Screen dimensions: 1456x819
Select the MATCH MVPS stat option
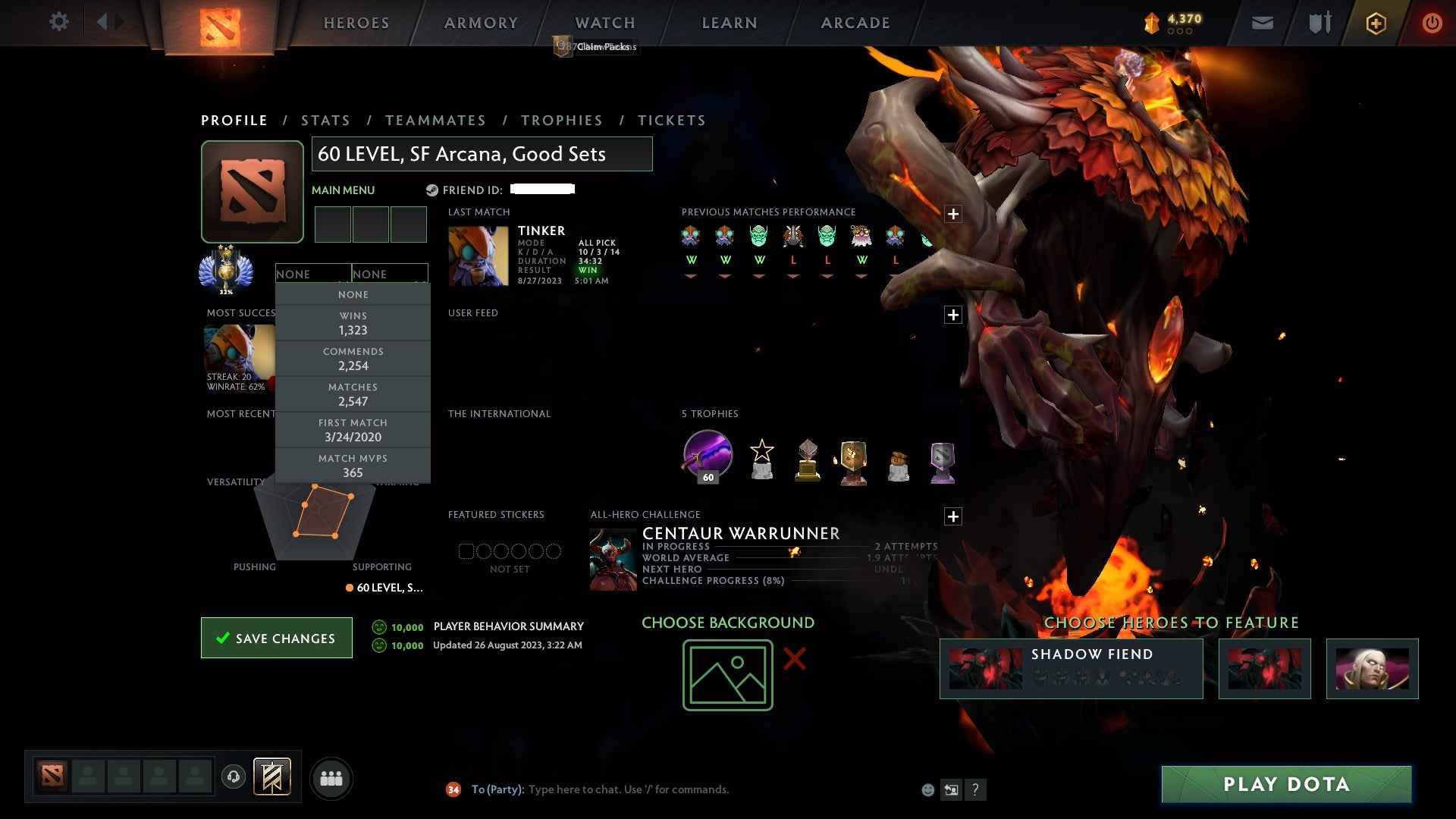tap(353, 466)
